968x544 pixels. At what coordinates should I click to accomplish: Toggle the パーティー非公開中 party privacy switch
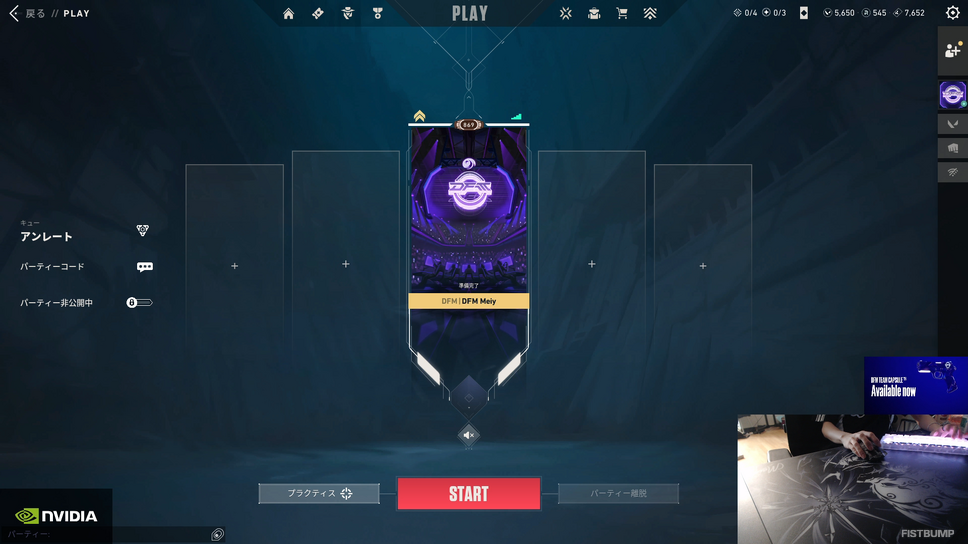coord(139,302)
